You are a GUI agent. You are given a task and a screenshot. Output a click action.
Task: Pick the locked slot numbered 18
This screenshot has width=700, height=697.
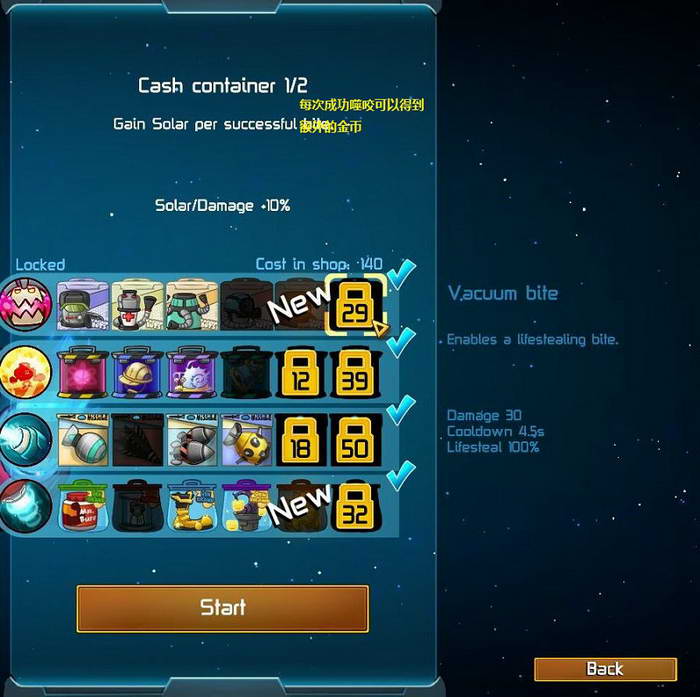301,440
